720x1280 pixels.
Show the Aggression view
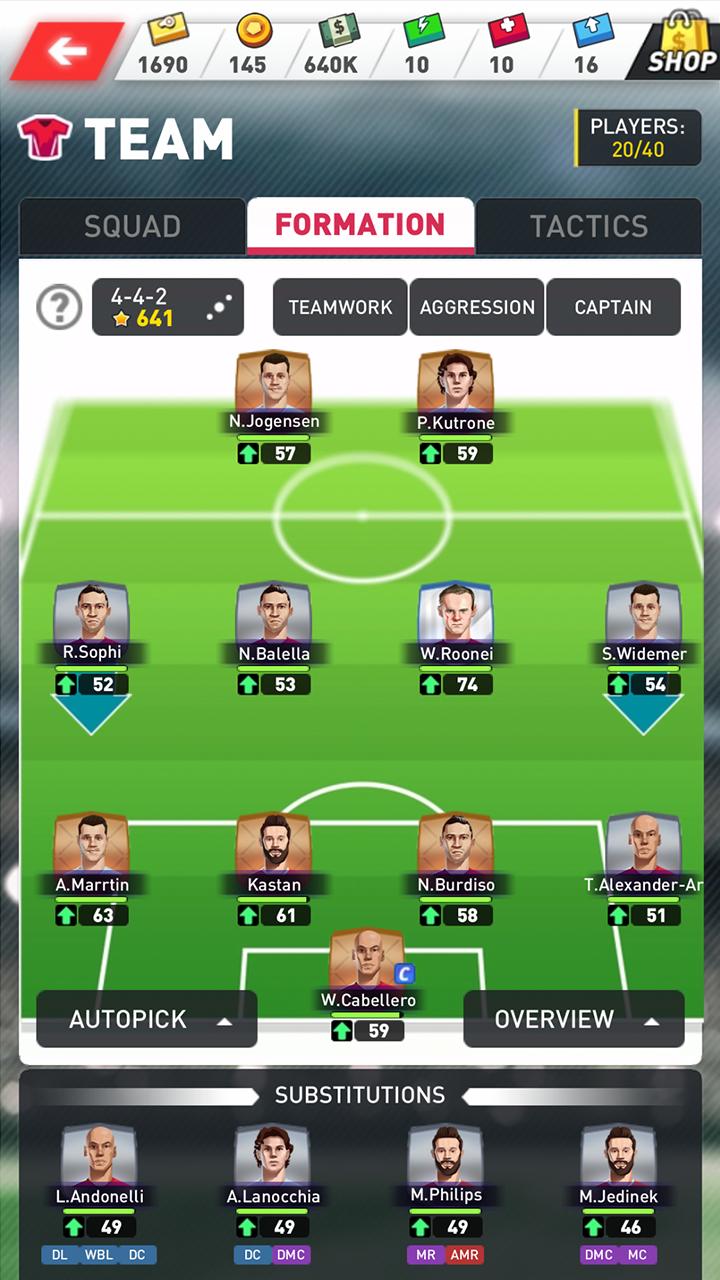tap(477, 307)
